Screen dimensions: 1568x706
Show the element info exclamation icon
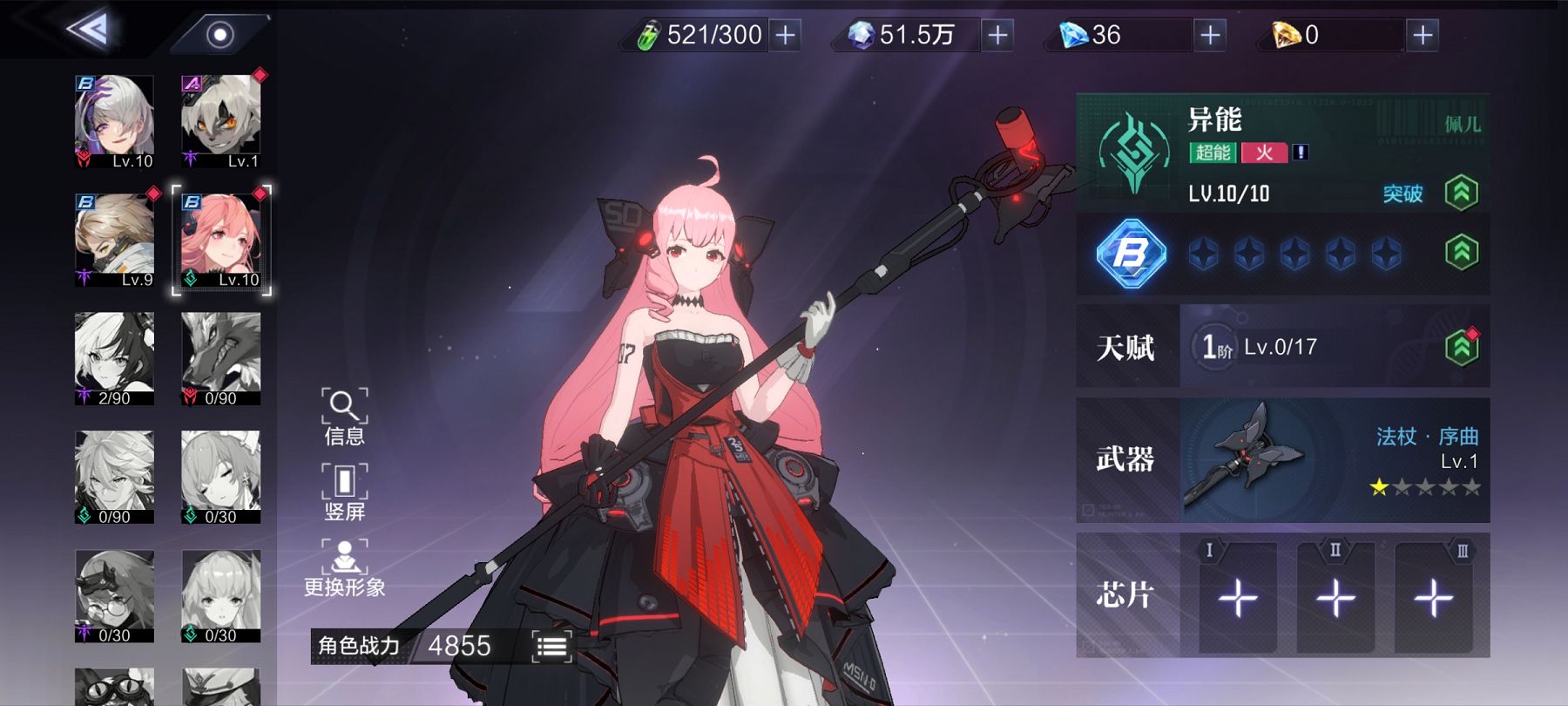[x=1301, y=153]
